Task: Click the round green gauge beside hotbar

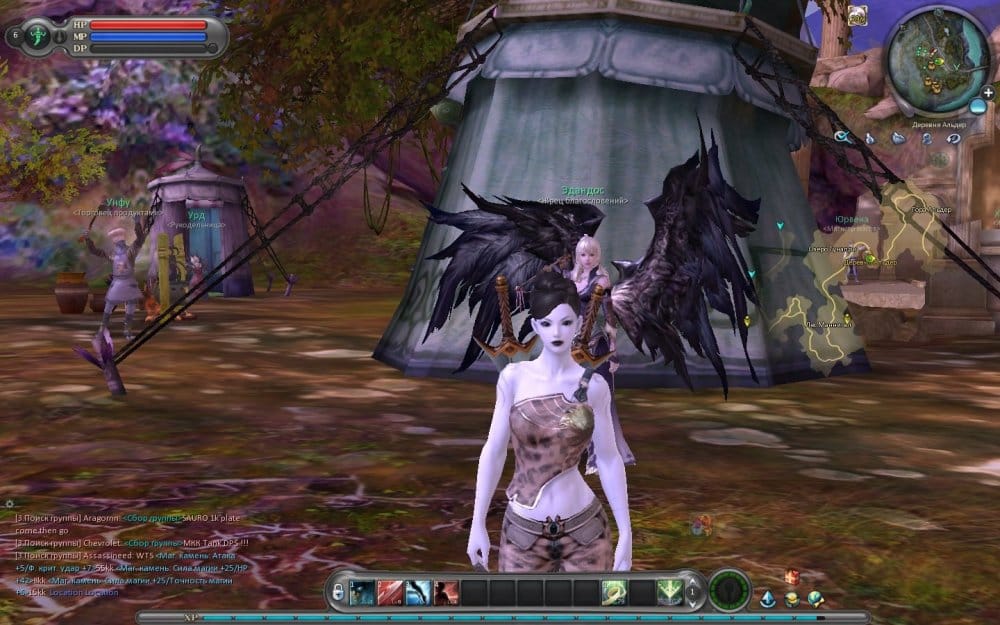Action: click(x=730, y=591)
